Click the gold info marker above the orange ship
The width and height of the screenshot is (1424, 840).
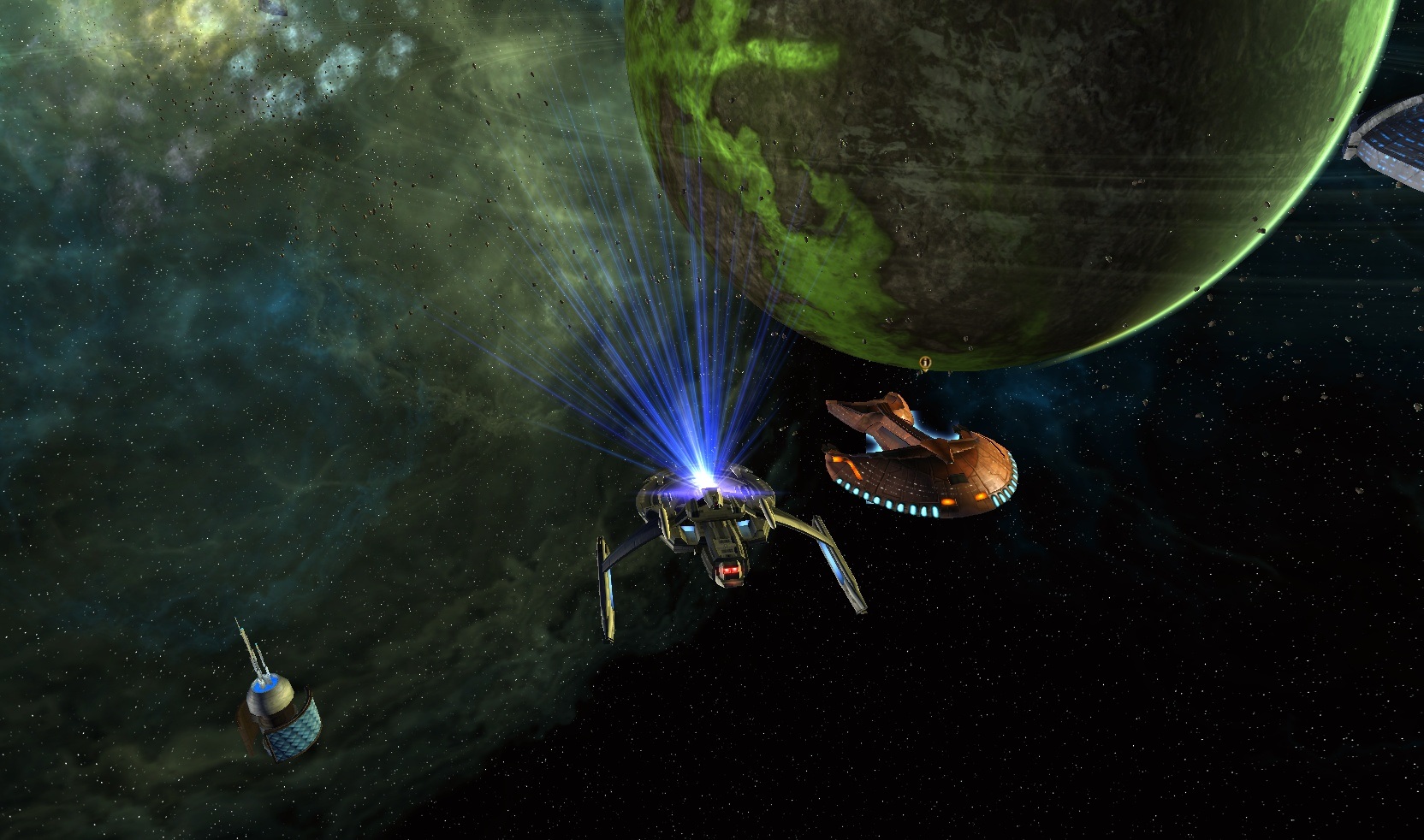[924, 364]
